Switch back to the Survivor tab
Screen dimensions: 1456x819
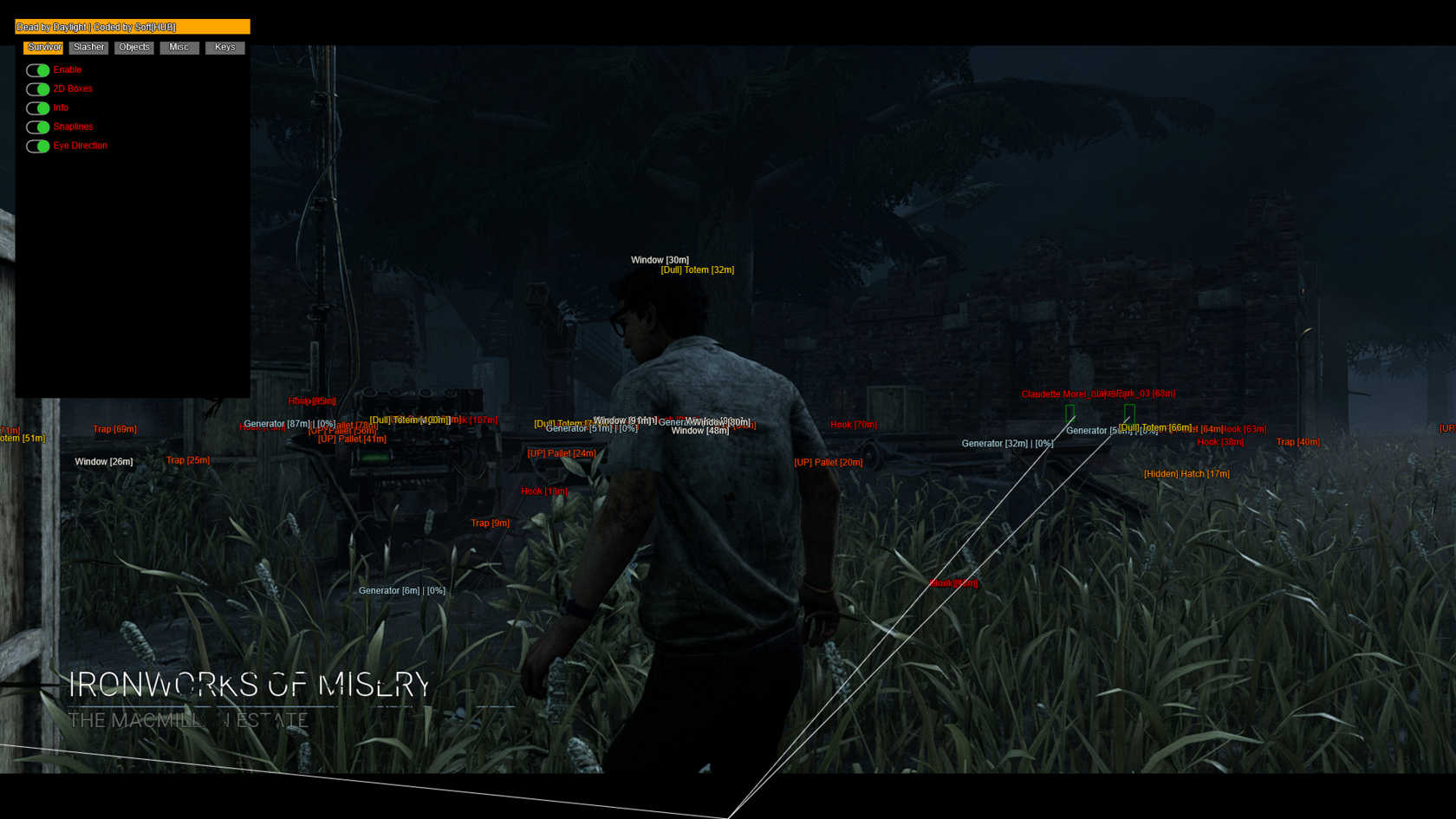43,48
